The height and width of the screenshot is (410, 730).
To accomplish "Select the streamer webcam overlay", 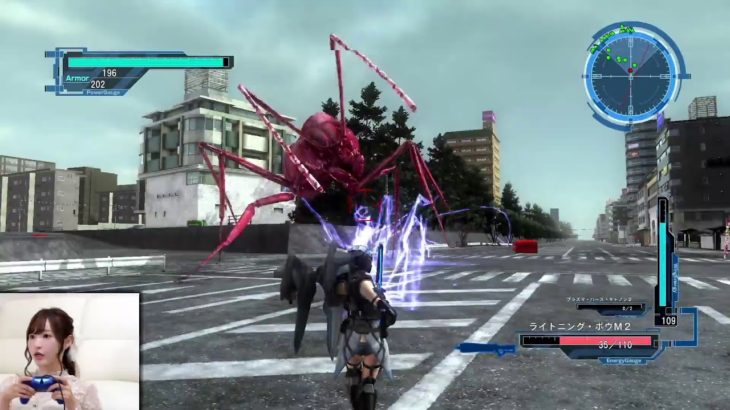I will (69, 351).
